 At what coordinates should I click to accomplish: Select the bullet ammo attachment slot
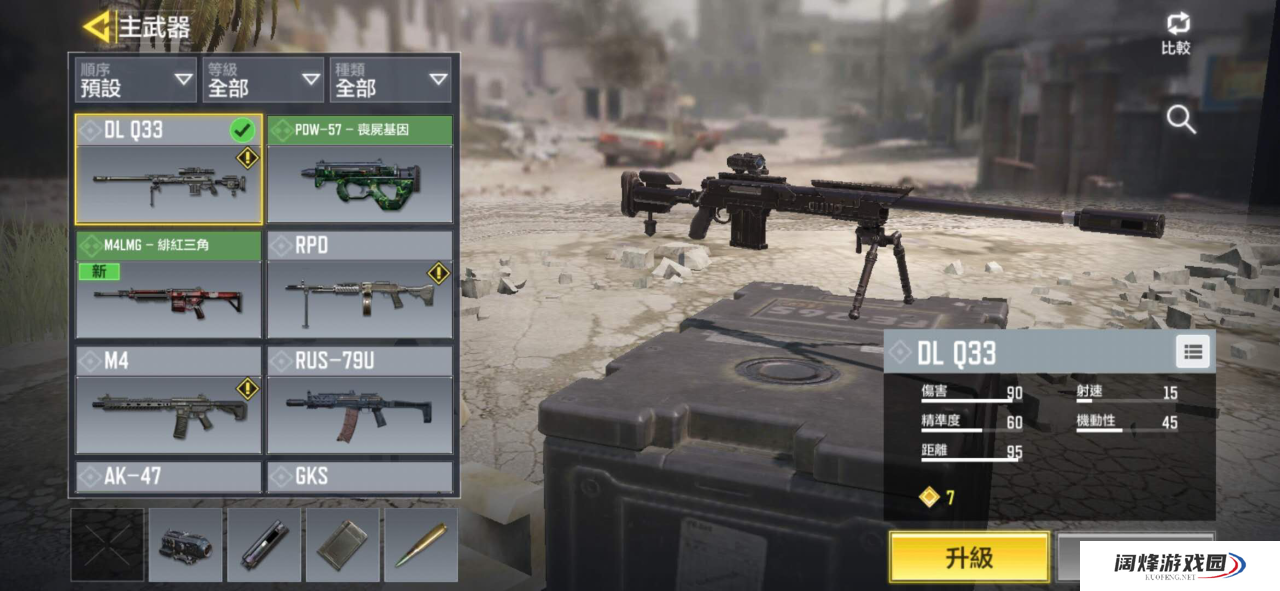click(x=421, y=545)
